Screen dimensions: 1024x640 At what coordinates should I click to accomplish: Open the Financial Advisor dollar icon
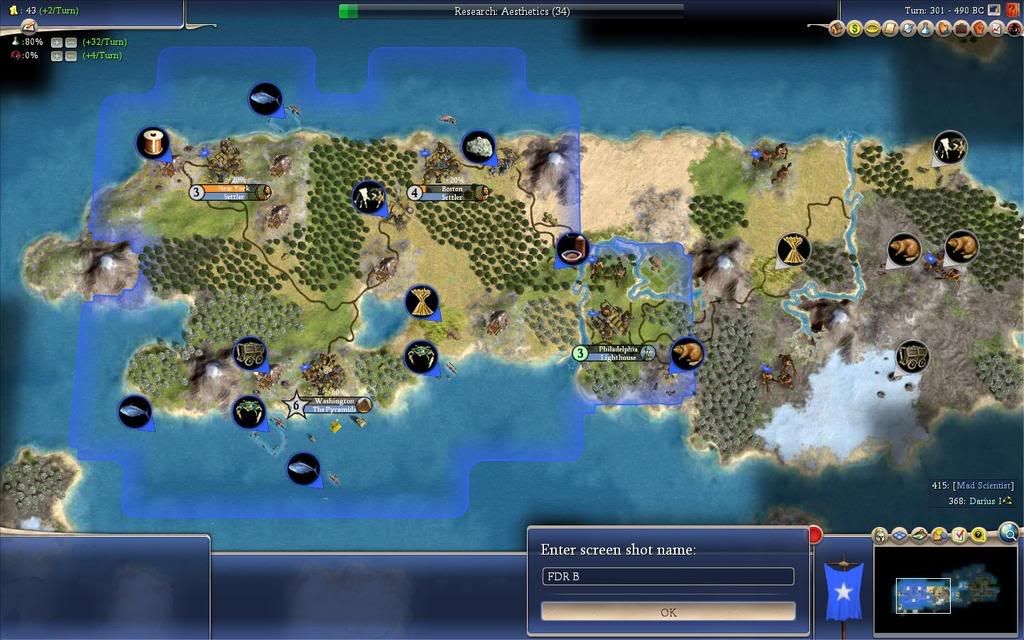click(x=855, y=29)
